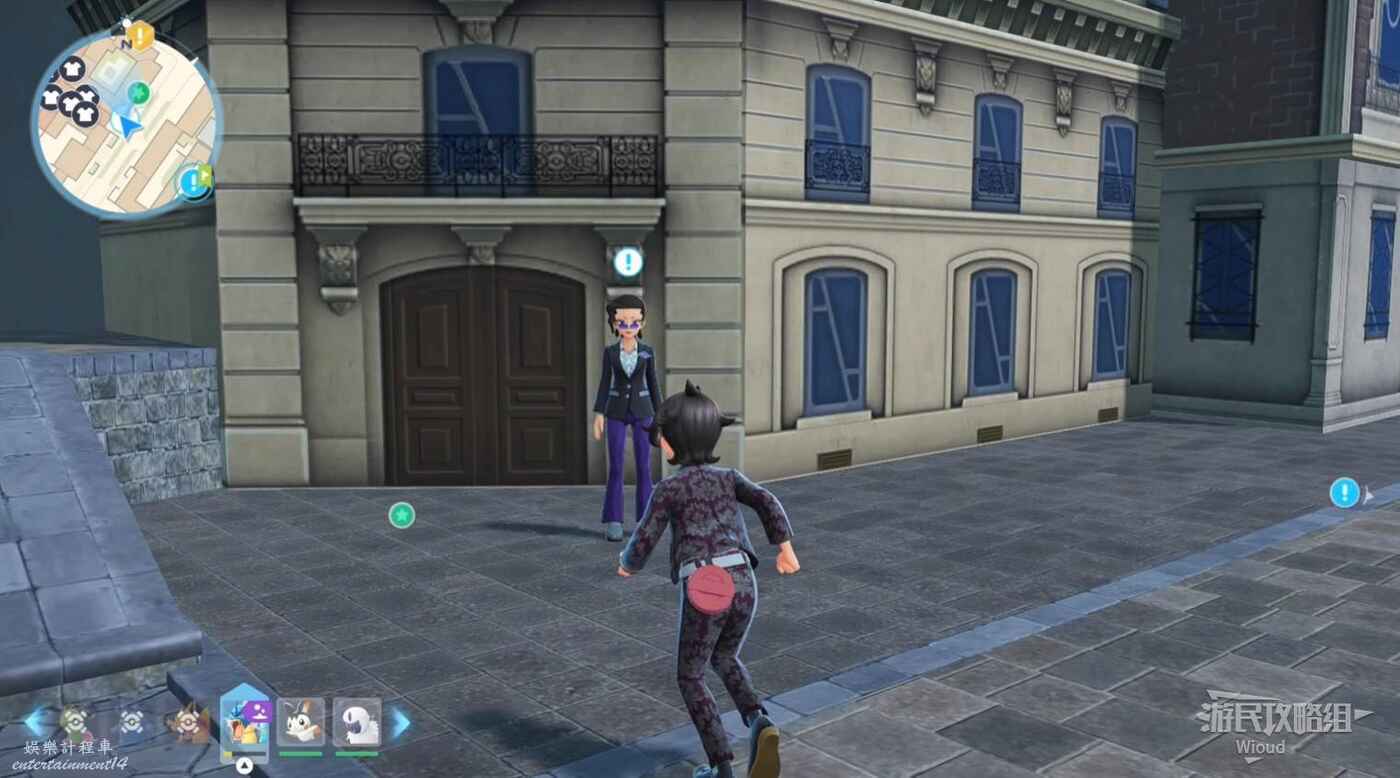Click the off-screen blue exclamation indicator at right

click(1345, 492)
